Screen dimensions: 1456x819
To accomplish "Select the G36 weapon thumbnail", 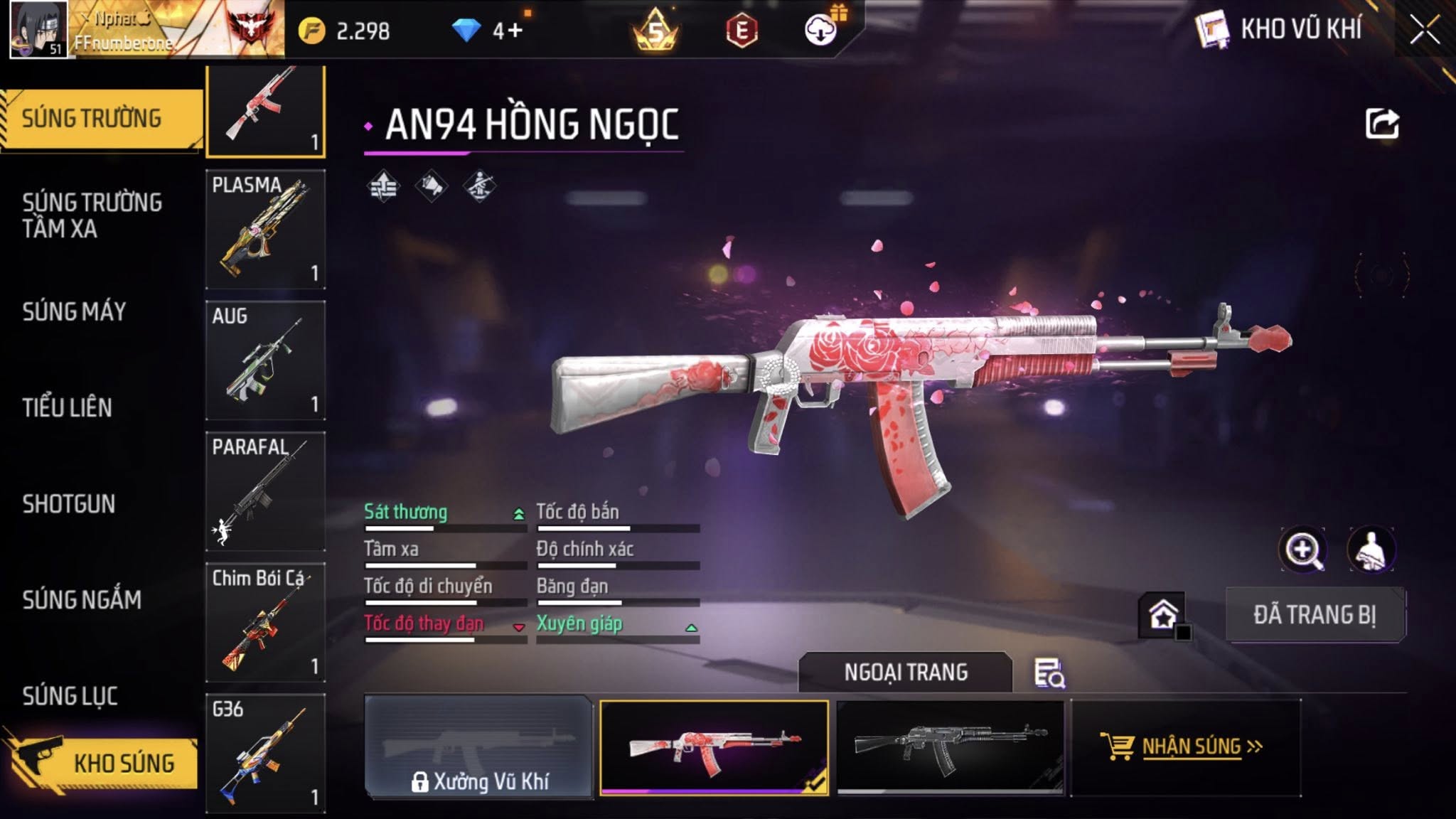I will (x=265, y=754).
